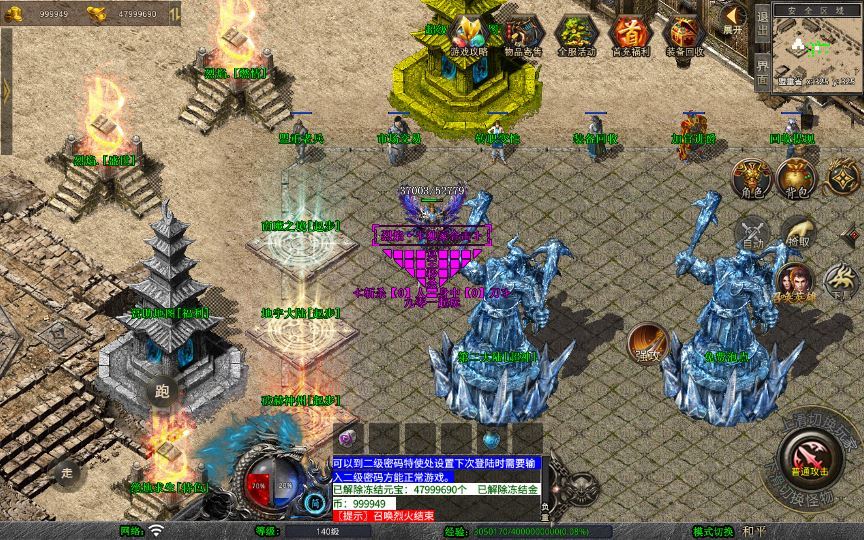Open the minimap of the safe zone
Screen dimensions: 864x540
pyautogui.click(x=818, y=50)
